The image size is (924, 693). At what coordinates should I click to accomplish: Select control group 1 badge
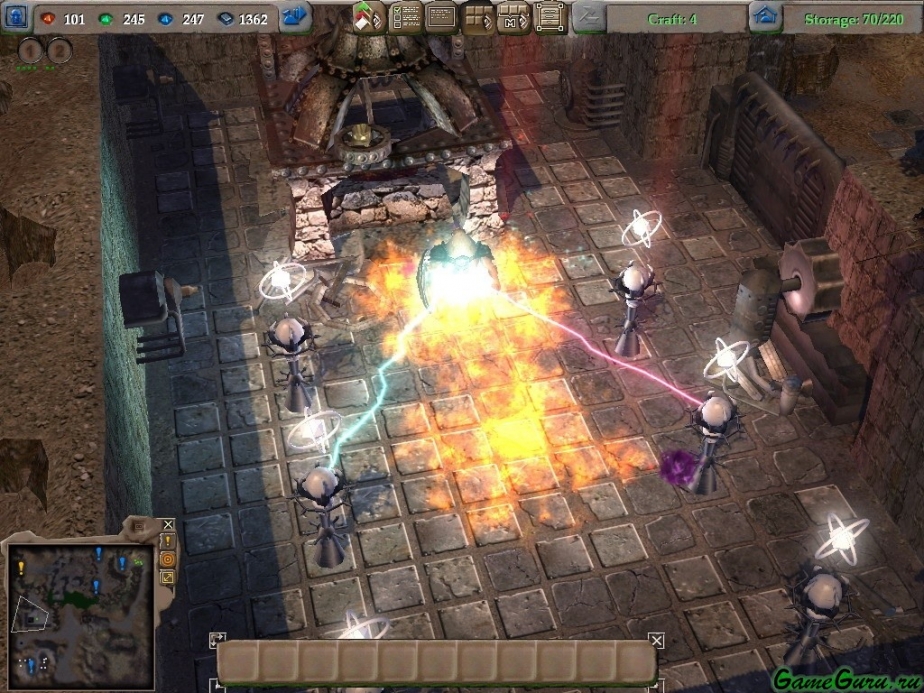coord(30,50)
